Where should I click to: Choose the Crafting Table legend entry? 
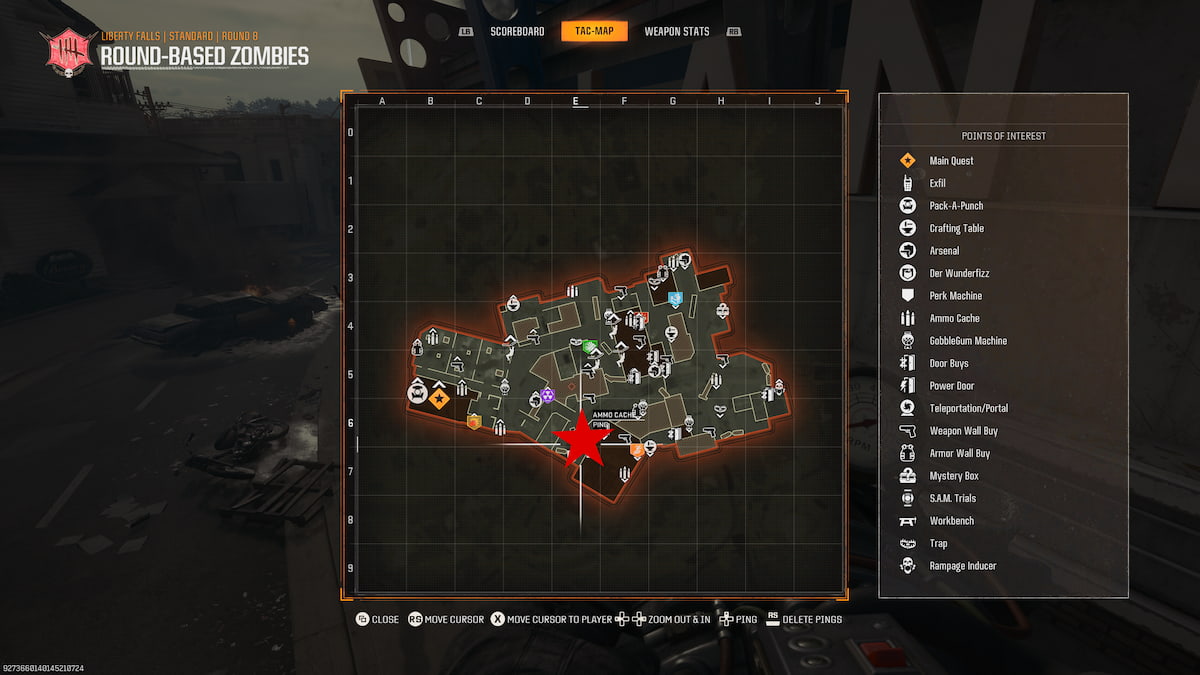click(956, 228)
